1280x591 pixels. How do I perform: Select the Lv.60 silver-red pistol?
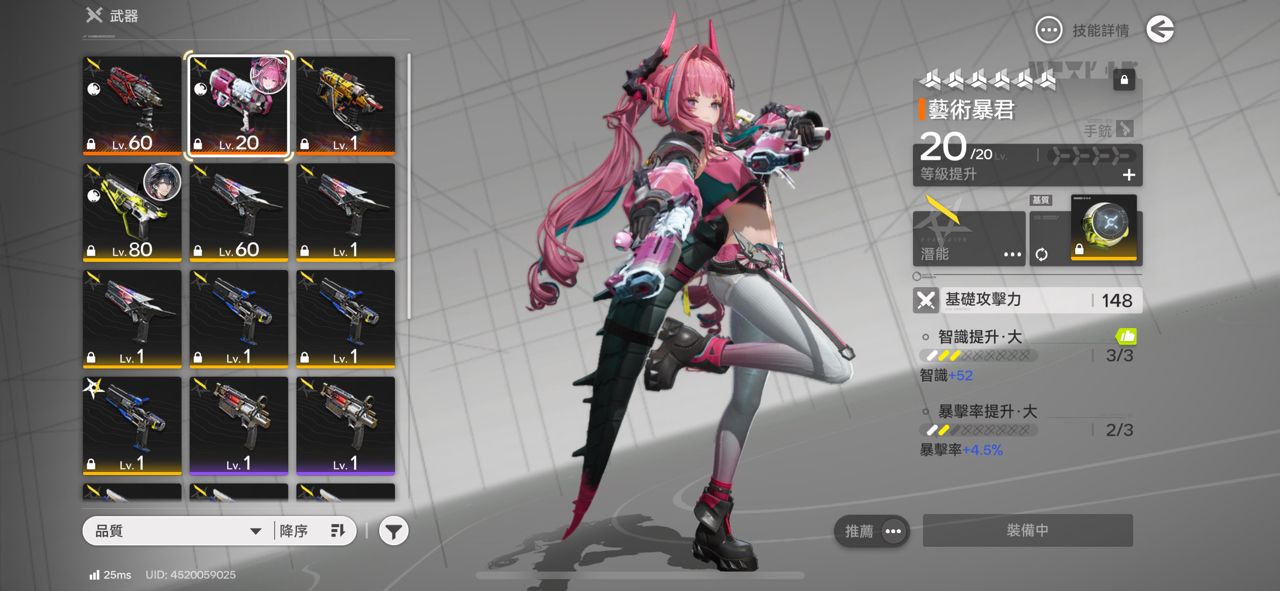(x=240, y=212)
